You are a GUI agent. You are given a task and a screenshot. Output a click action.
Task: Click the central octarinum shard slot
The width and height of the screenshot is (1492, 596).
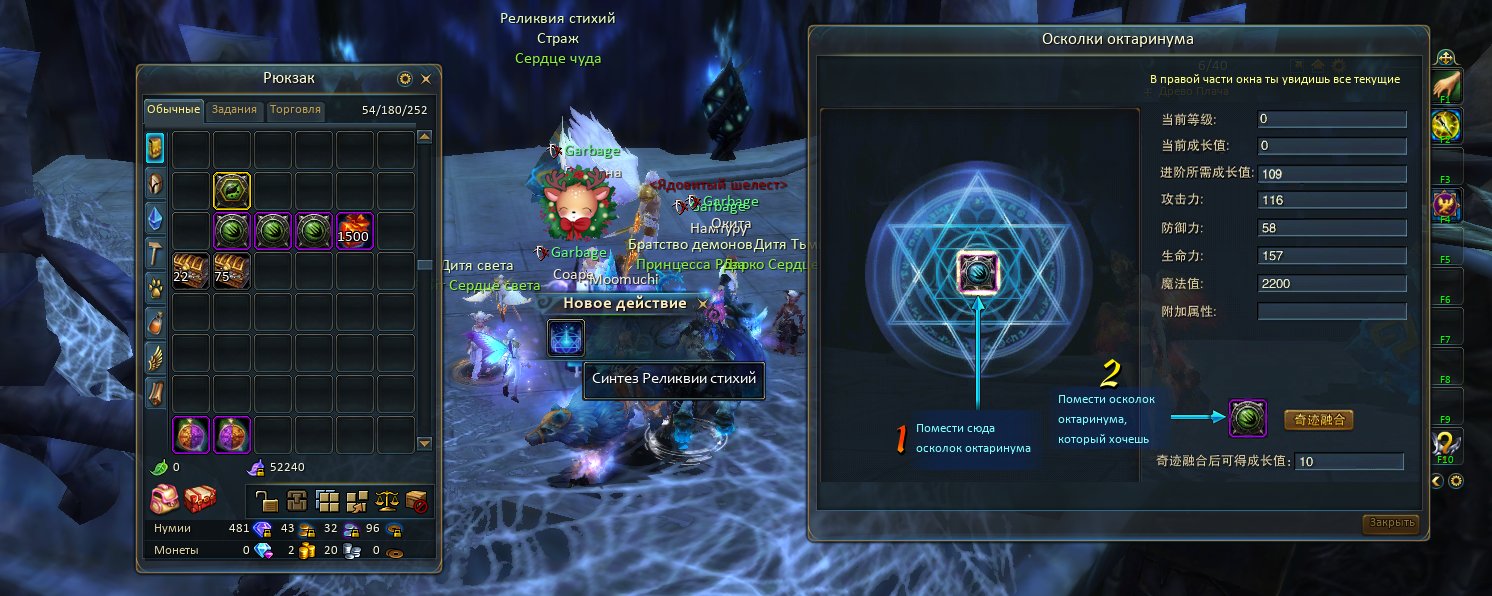[975, 270]
